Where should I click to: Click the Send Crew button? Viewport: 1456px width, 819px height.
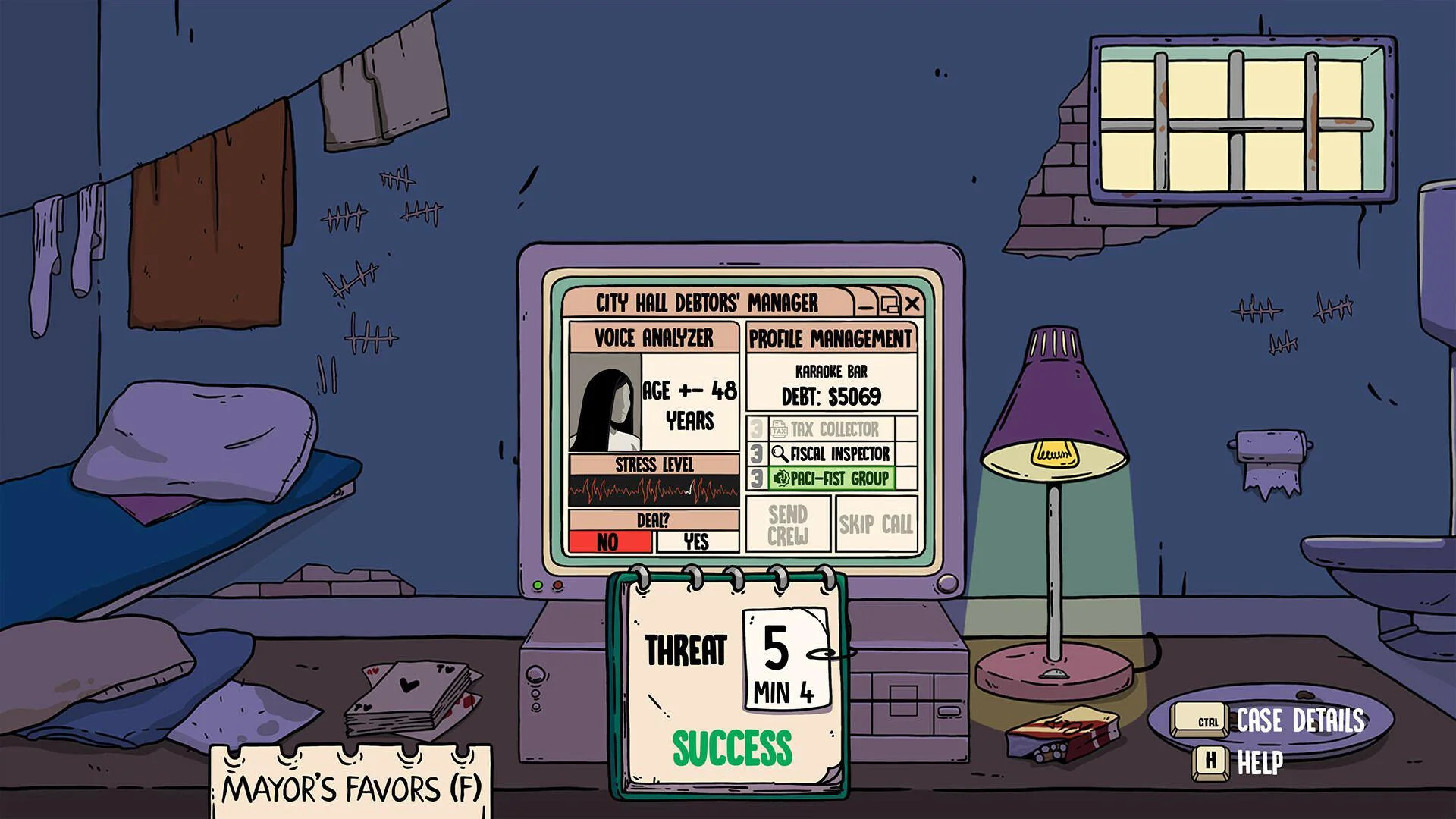(787, 525)
